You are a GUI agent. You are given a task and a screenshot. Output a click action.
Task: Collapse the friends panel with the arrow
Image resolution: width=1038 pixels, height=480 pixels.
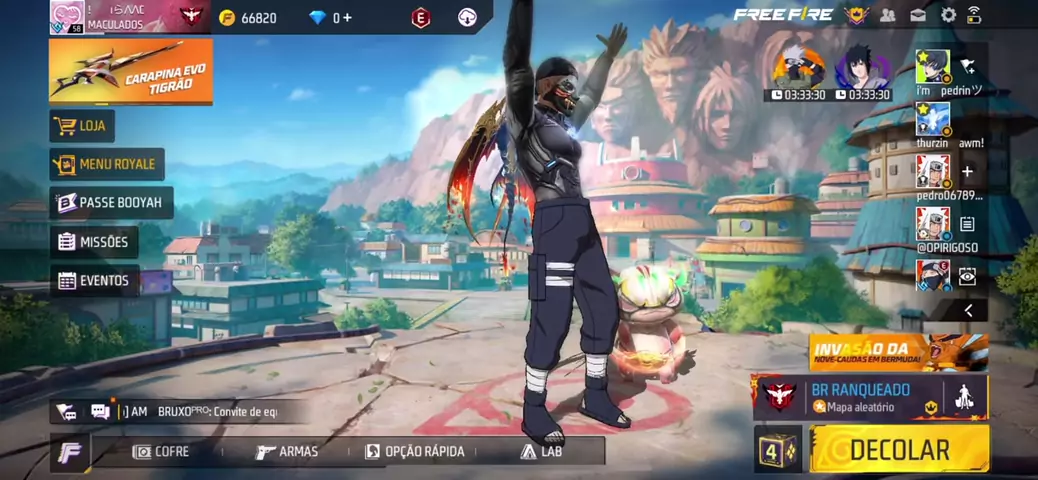click(x=967, y=311)
